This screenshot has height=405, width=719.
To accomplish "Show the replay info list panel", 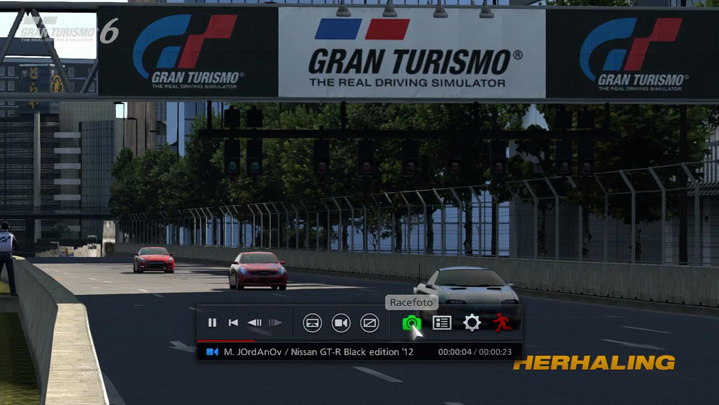I will tap(441, 323).
